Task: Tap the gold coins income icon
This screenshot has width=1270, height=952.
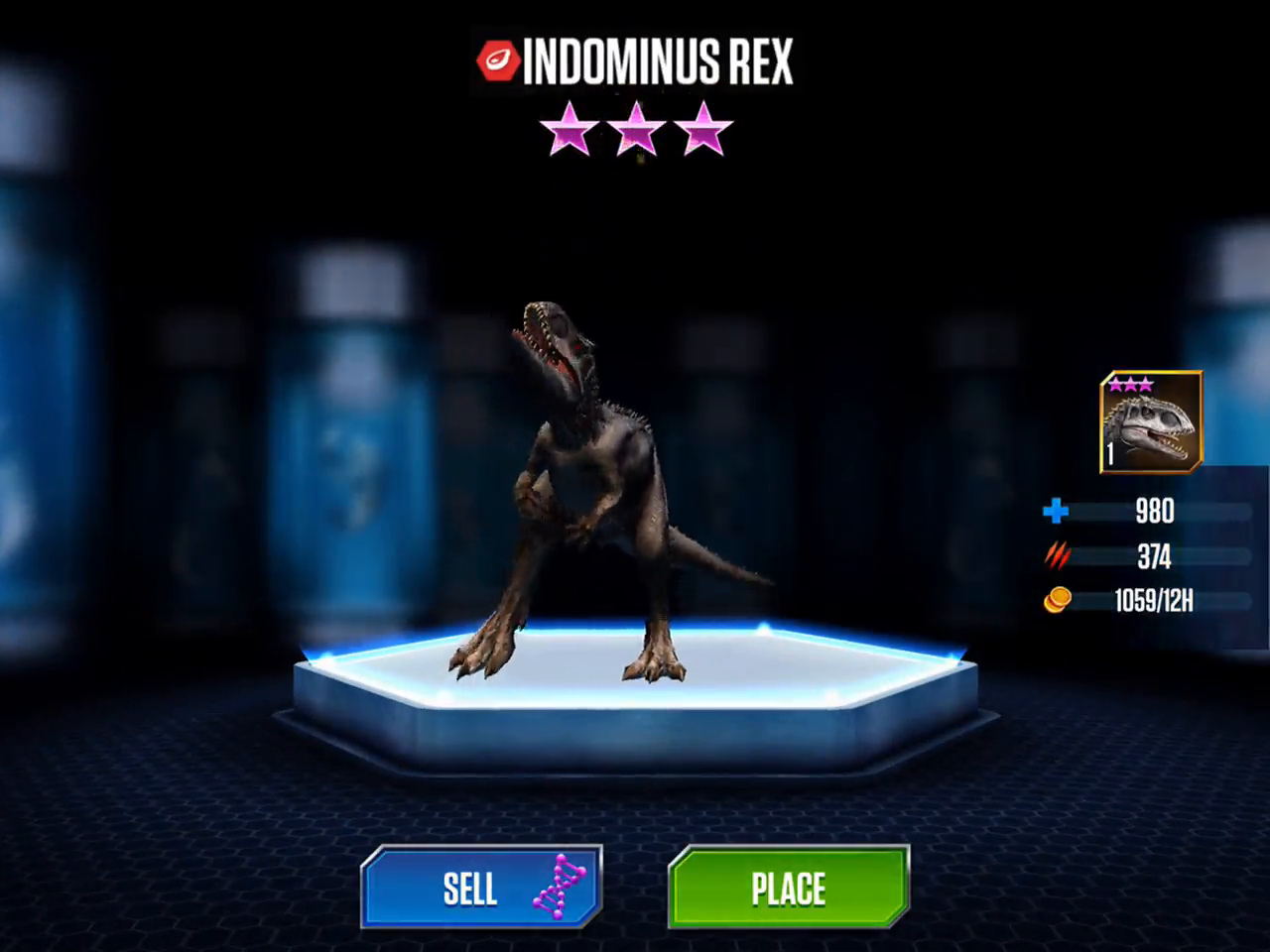Action: click(x=1058, y=601)
